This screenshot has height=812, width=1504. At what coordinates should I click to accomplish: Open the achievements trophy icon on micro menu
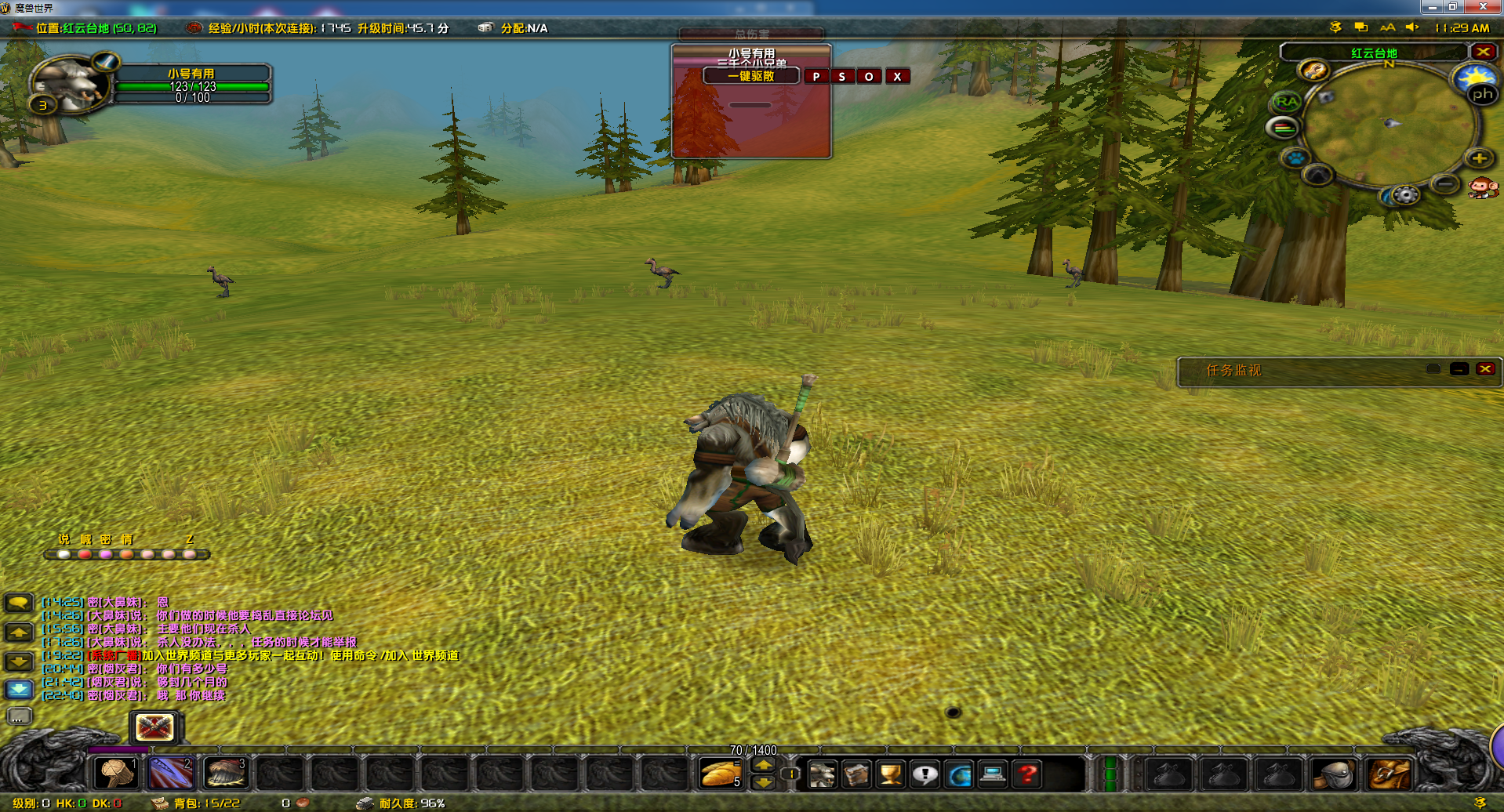tap(888, 774)
